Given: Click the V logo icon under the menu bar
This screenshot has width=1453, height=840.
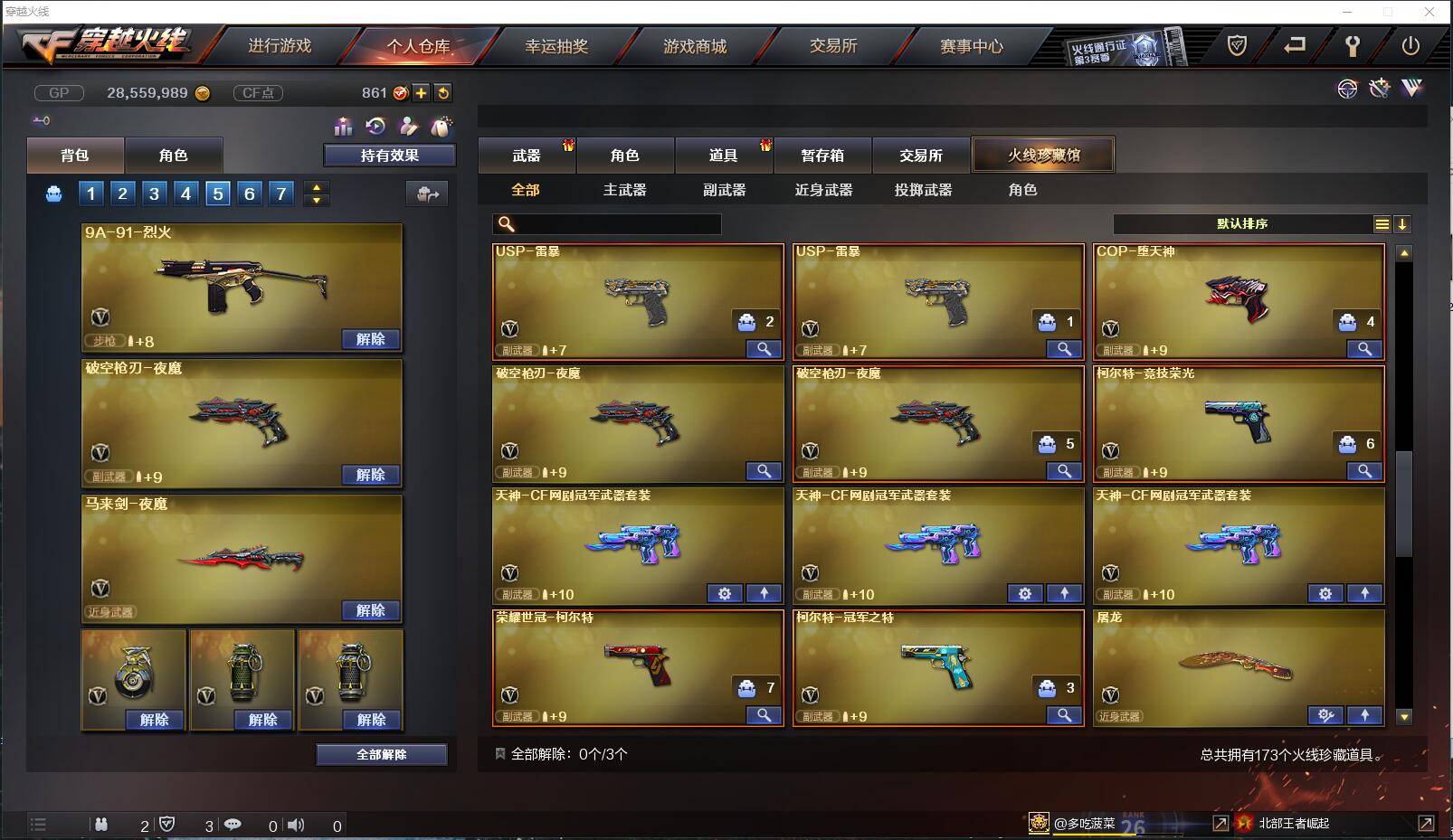Looking at the screenshot, I should (x=1410, y=89).
